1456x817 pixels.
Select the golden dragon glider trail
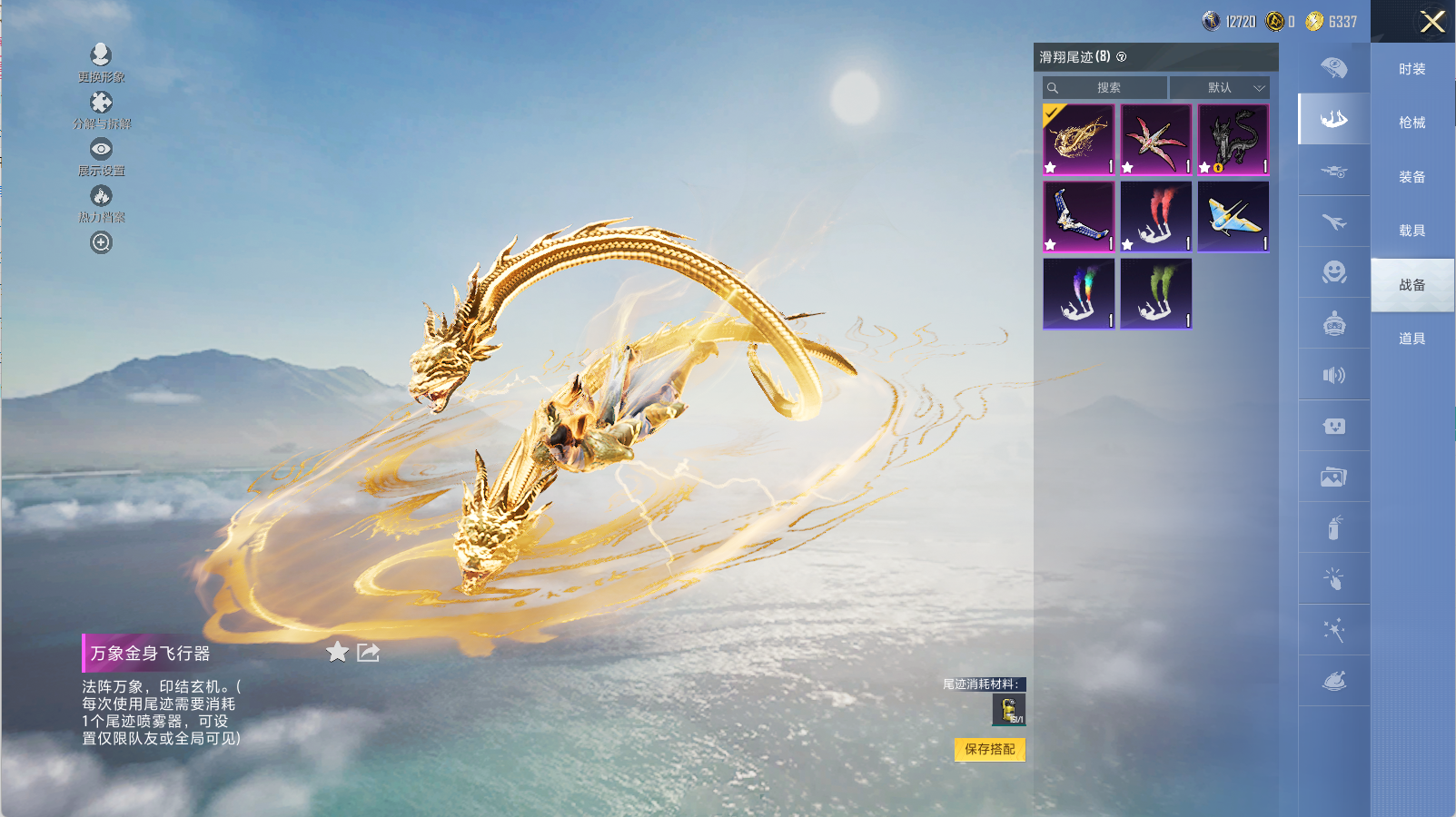[x=1078, y=139]
